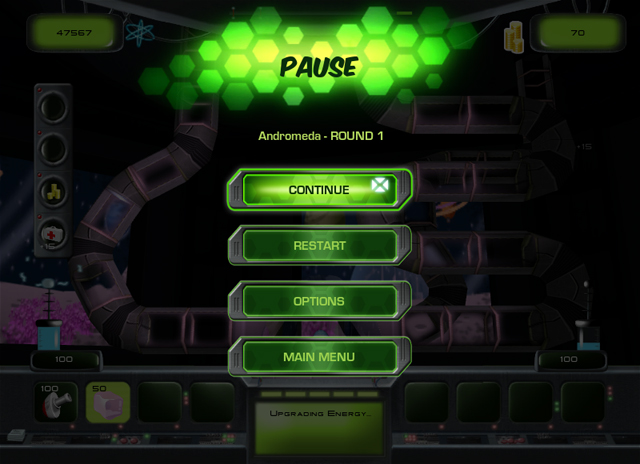Activate the medkit power-up icon
Viewport: 640px width, 464px height.
54,236
